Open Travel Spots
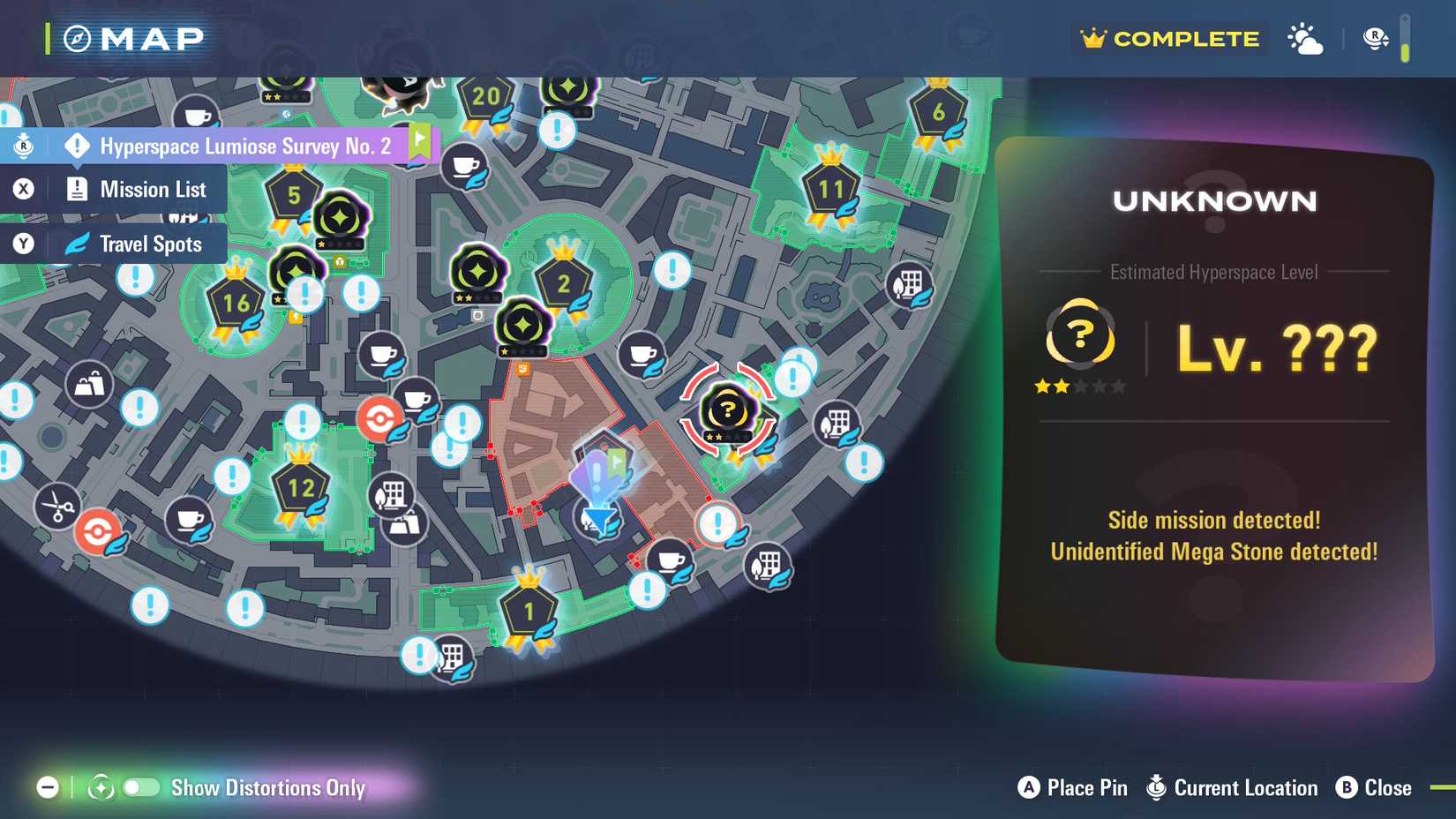 tap(150, 244)
